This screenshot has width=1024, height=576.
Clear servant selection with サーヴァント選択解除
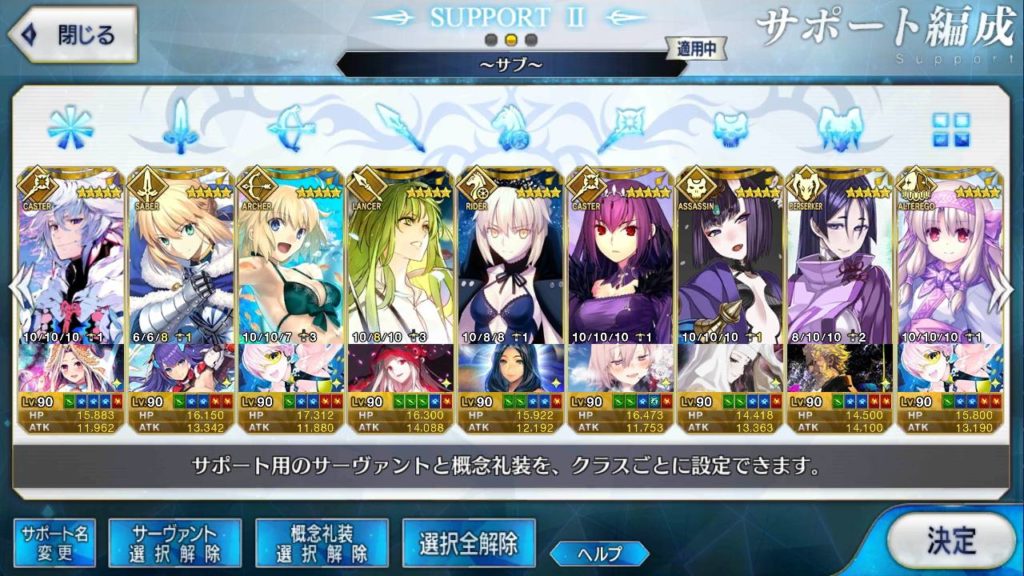pyautogui.click(x=175, y=543)
